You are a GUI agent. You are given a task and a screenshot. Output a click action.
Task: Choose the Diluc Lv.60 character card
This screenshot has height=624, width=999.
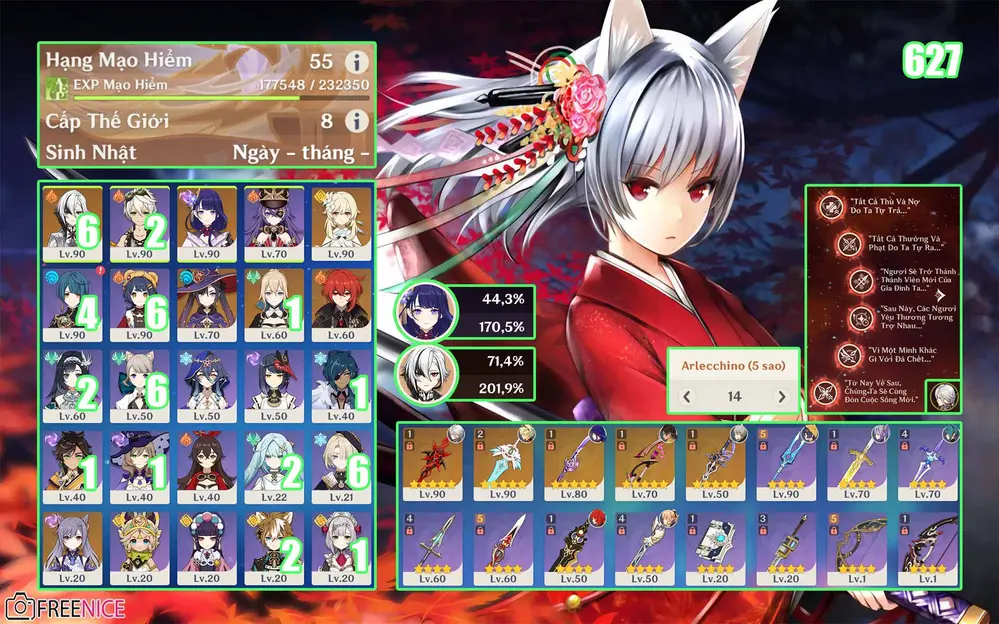click(340, 303)
